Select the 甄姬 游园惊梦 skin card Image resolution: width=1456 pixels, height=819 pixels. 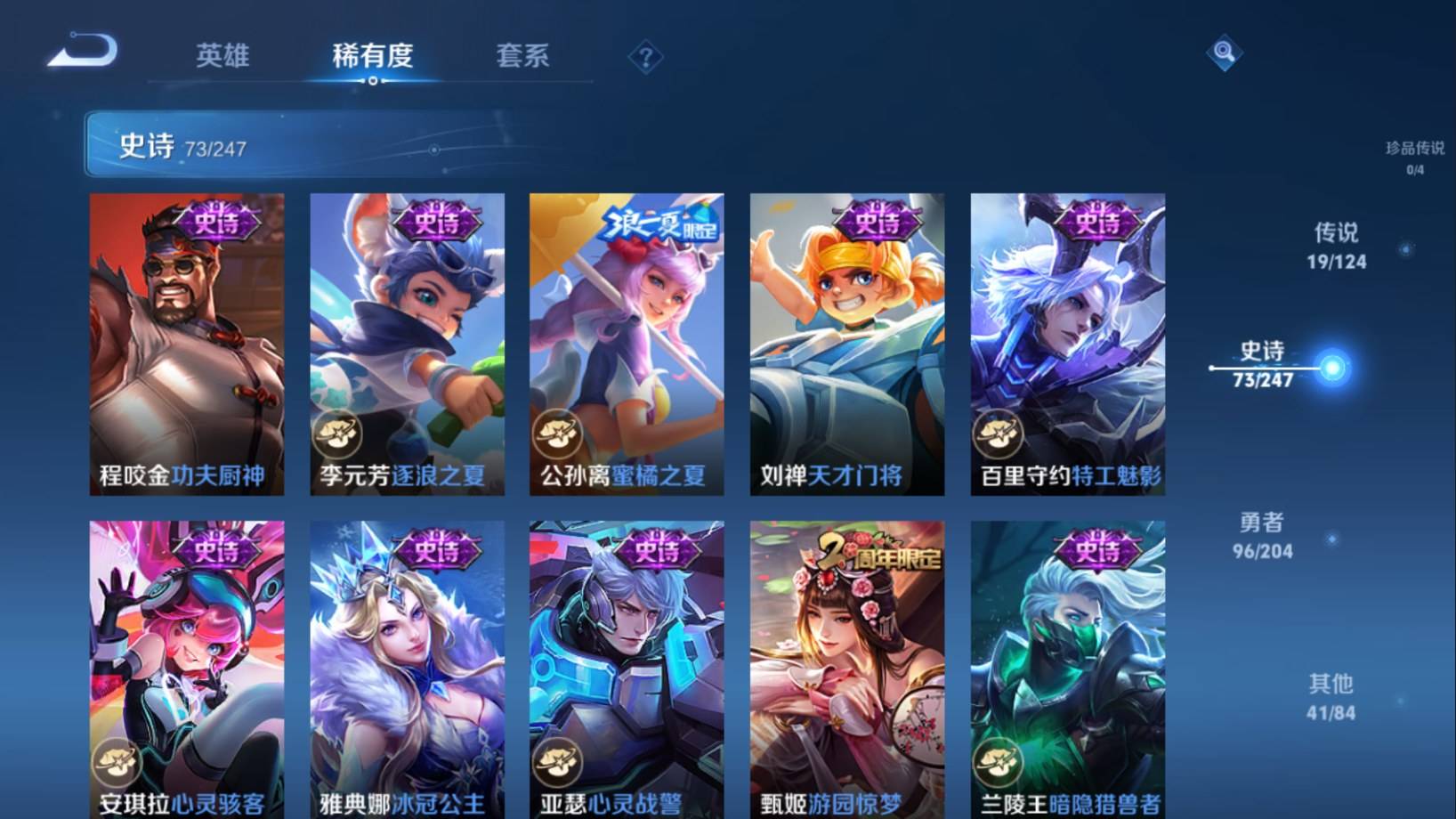[x=846, y=669]
